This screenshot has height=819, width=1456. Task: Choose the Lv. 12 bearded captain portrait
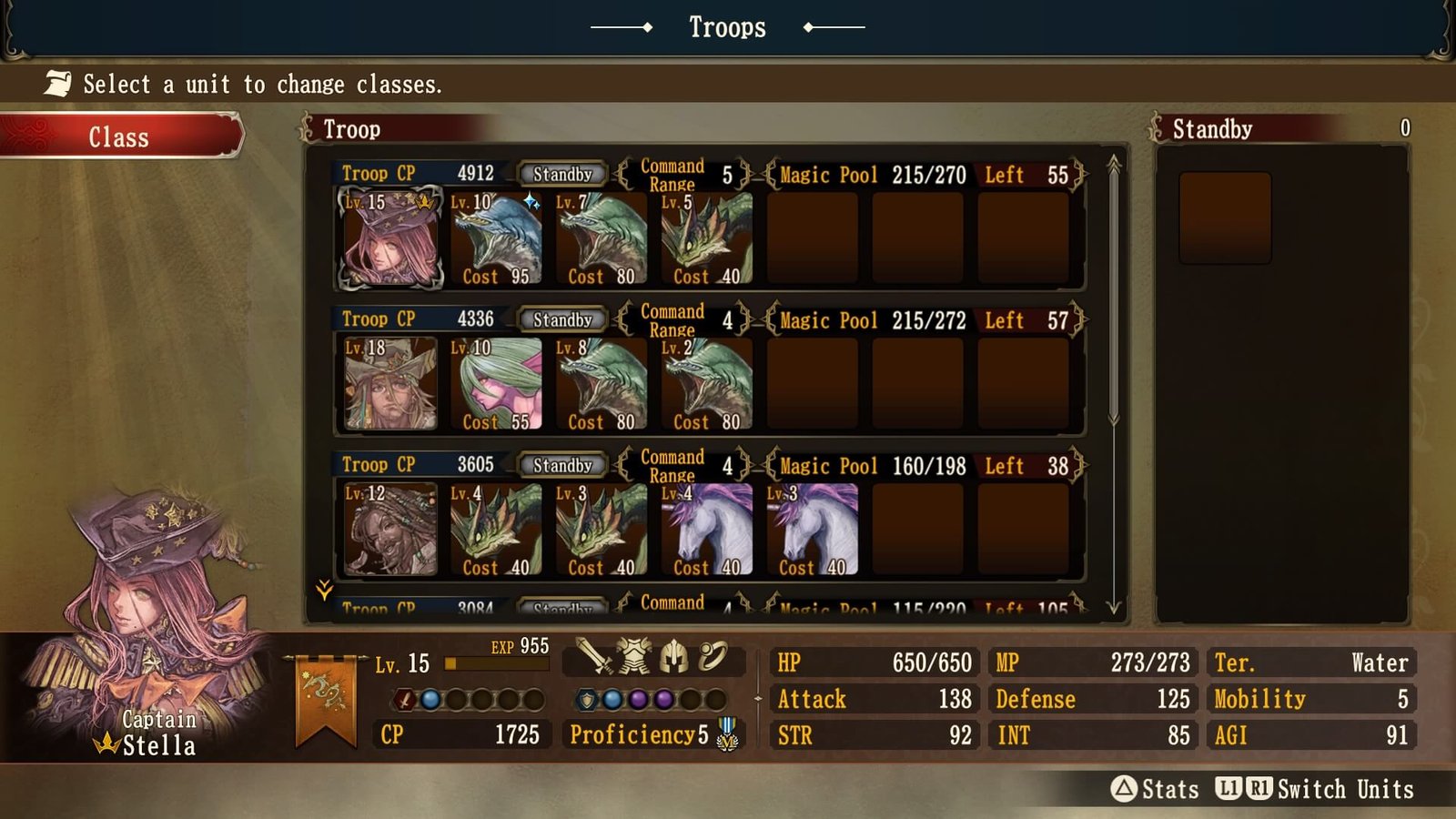390,530
